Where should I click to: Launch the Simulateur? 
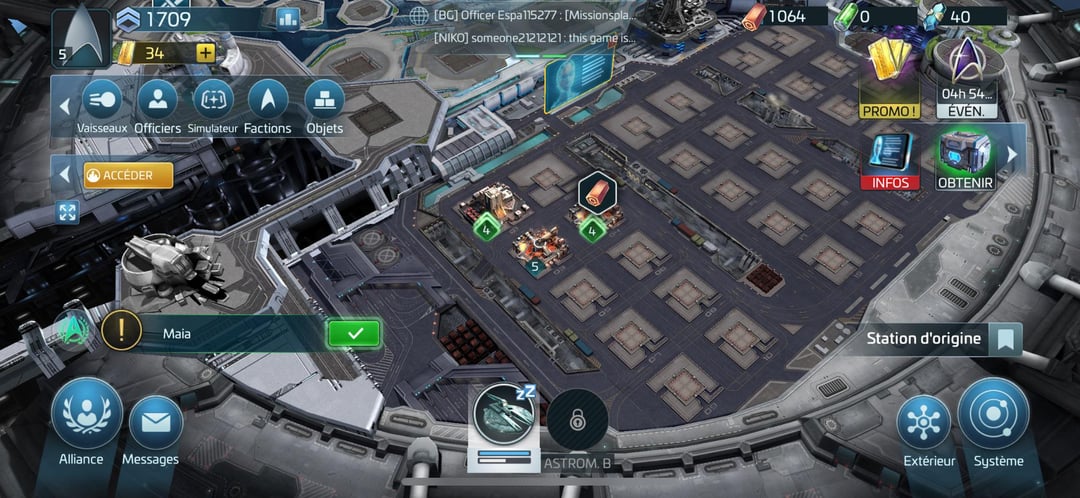point(212,101)
